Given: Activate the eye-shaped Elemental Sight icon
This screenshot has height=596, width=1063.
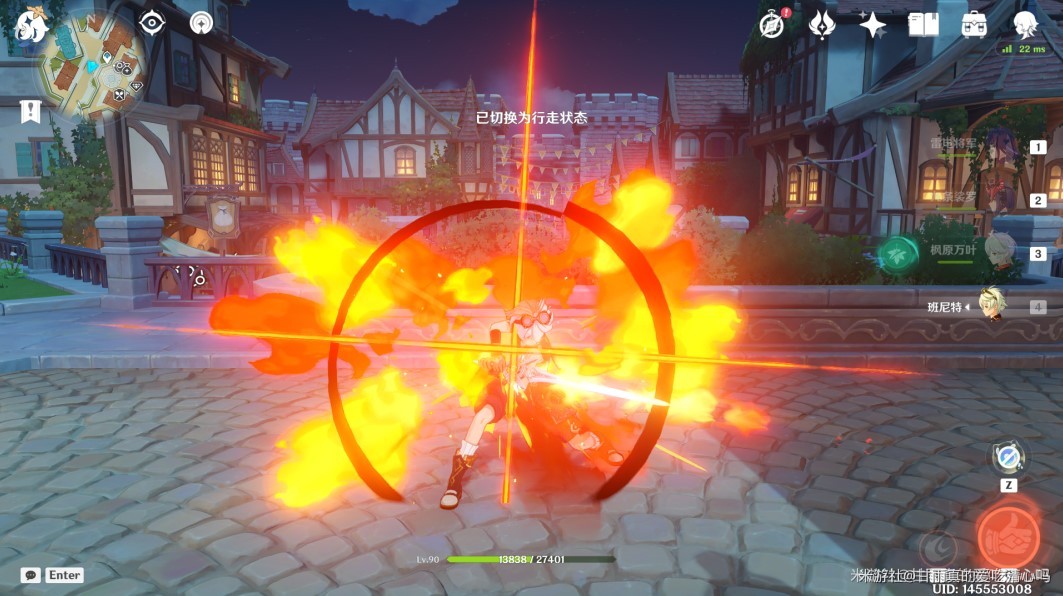Looking at the screenshot, I should 151,22.
